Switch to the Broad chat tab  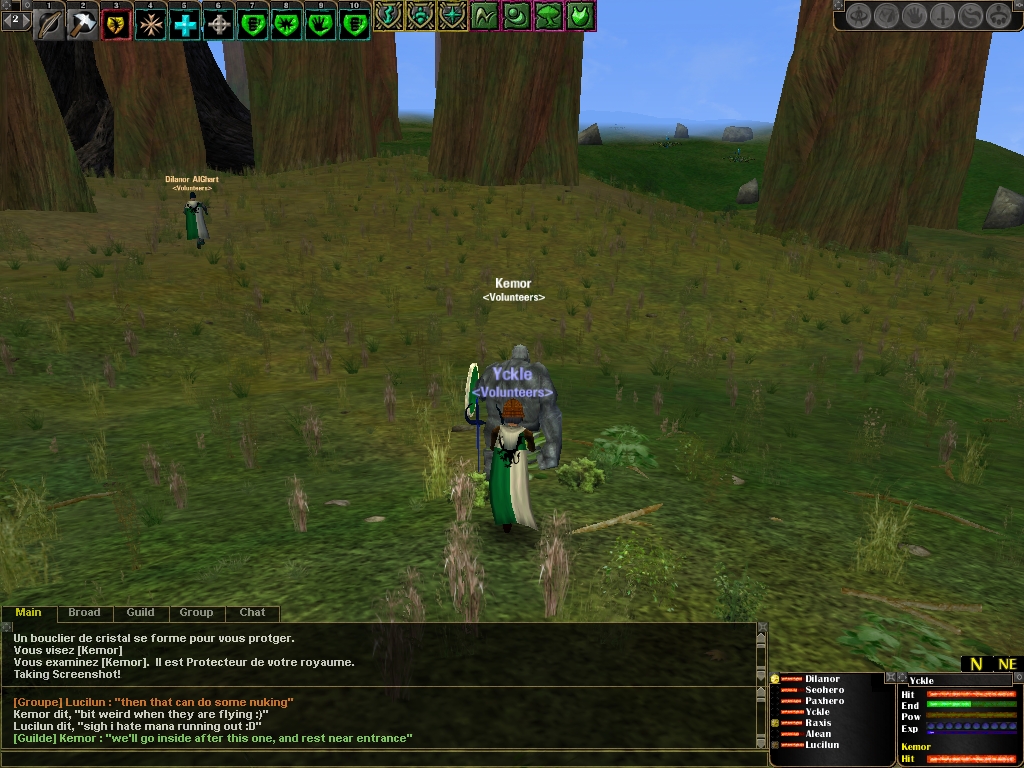click(x=84, y=612)
